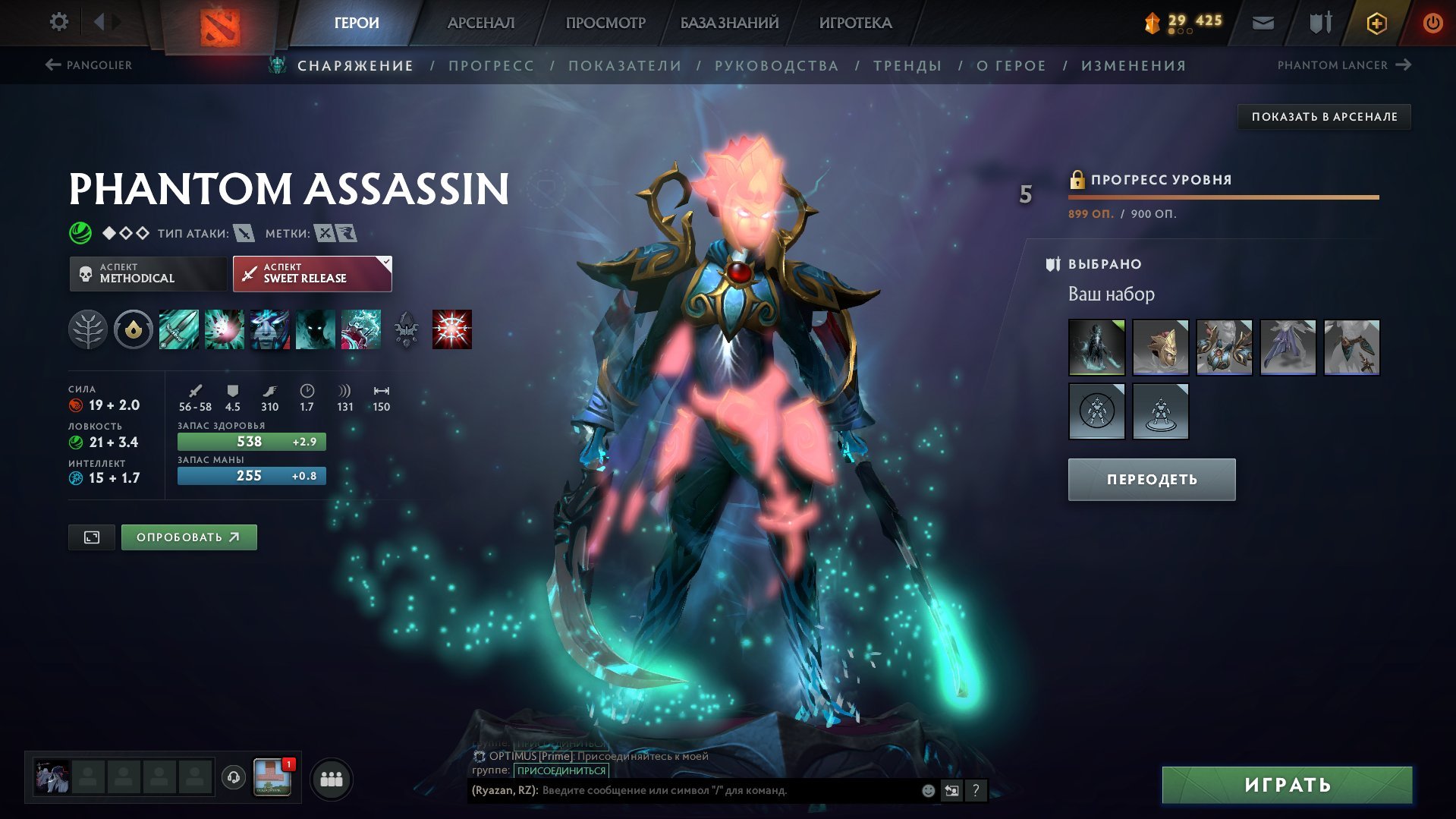Toggle the fullscreen hero view button
This screenshot has width=1456, height=819.
92,537
